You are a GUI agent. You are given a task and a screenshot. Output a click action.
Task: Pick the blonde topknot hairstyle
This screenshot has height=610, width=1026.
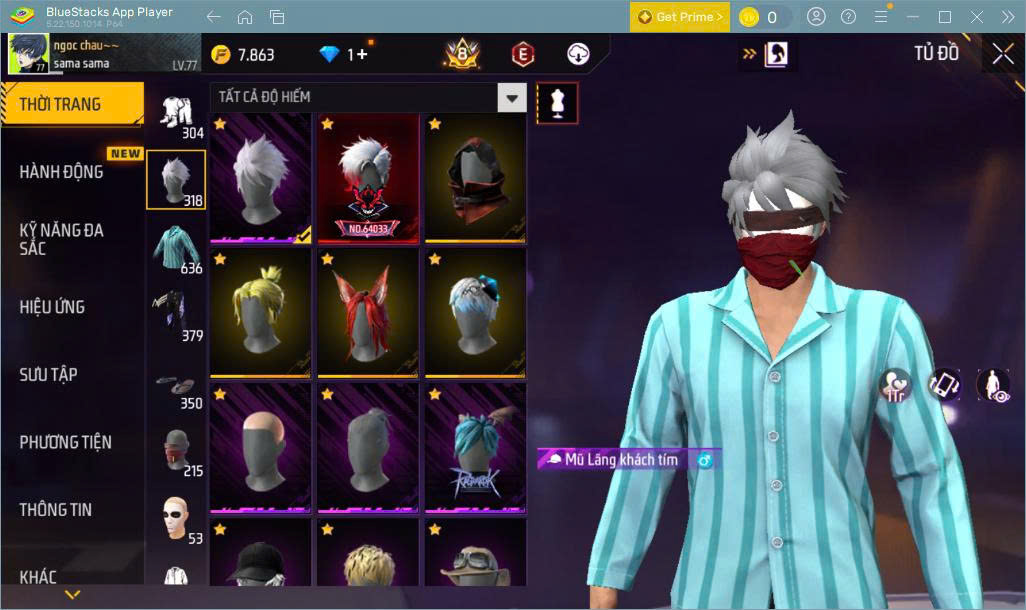click(260, 312)
